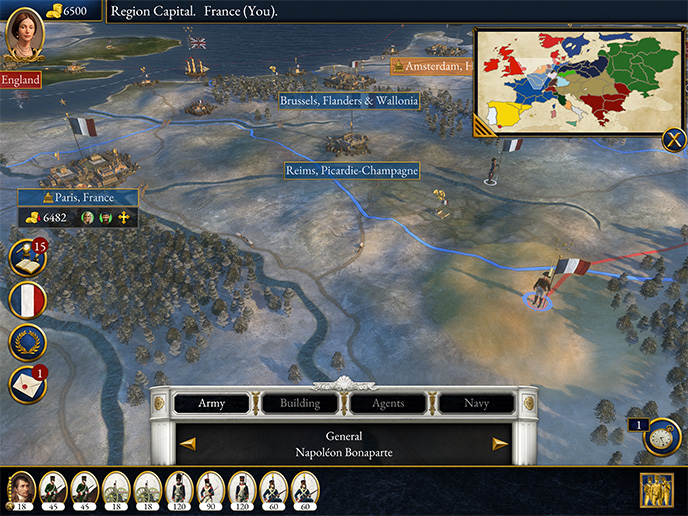Viewport: 688px width, 516px height.
Task: Open the French flag faction button
Action: pos(27,301)
